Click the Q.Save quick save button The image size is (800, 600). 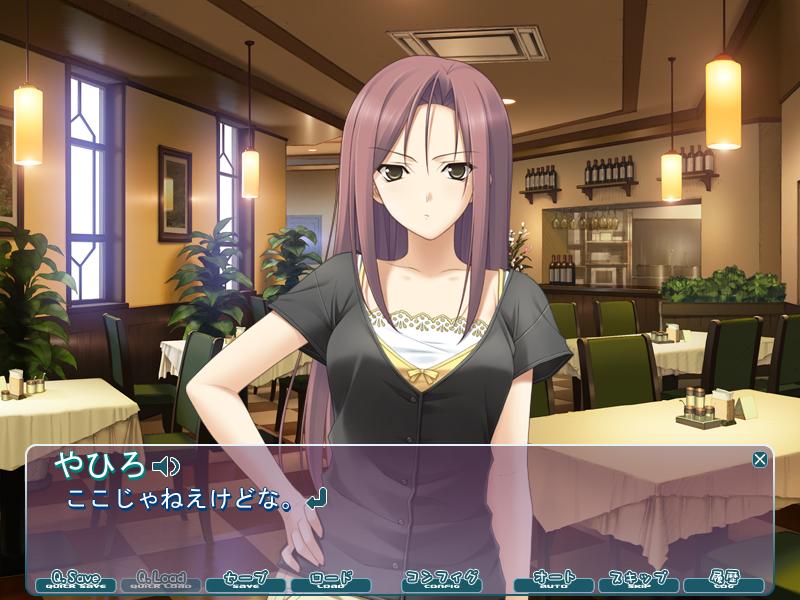(x=76, y=580)
